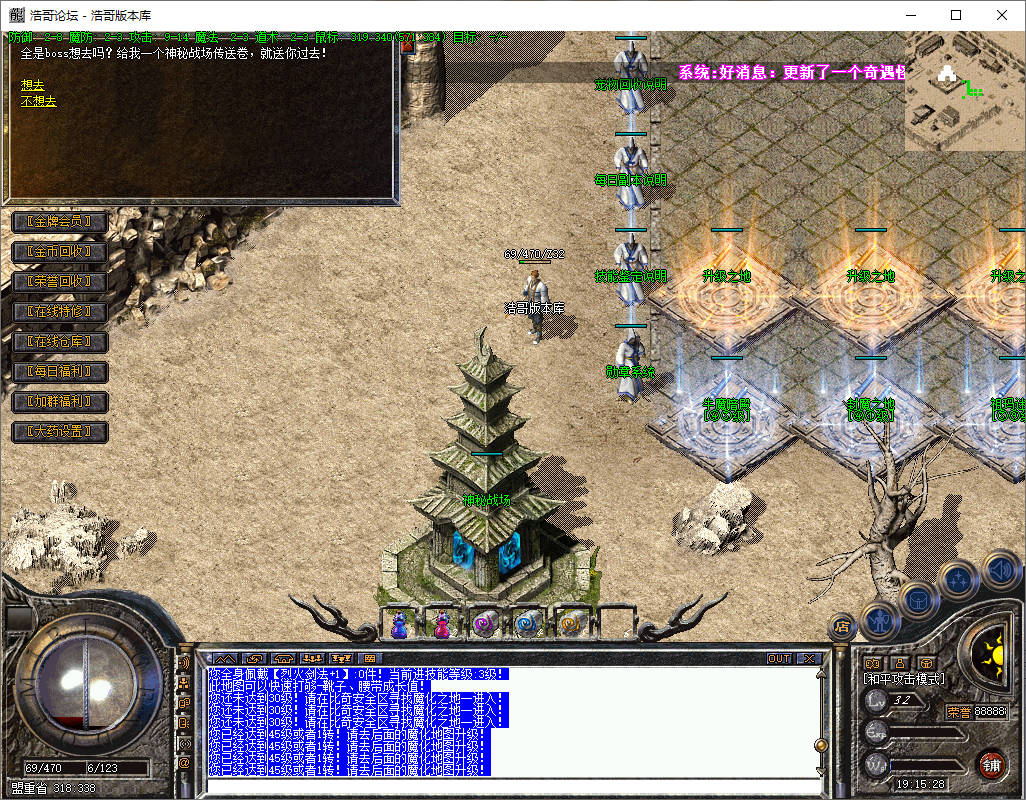The image size is (1026, 800).
Task: Click the OUT button on chat panel
Action: click(779, 658)
